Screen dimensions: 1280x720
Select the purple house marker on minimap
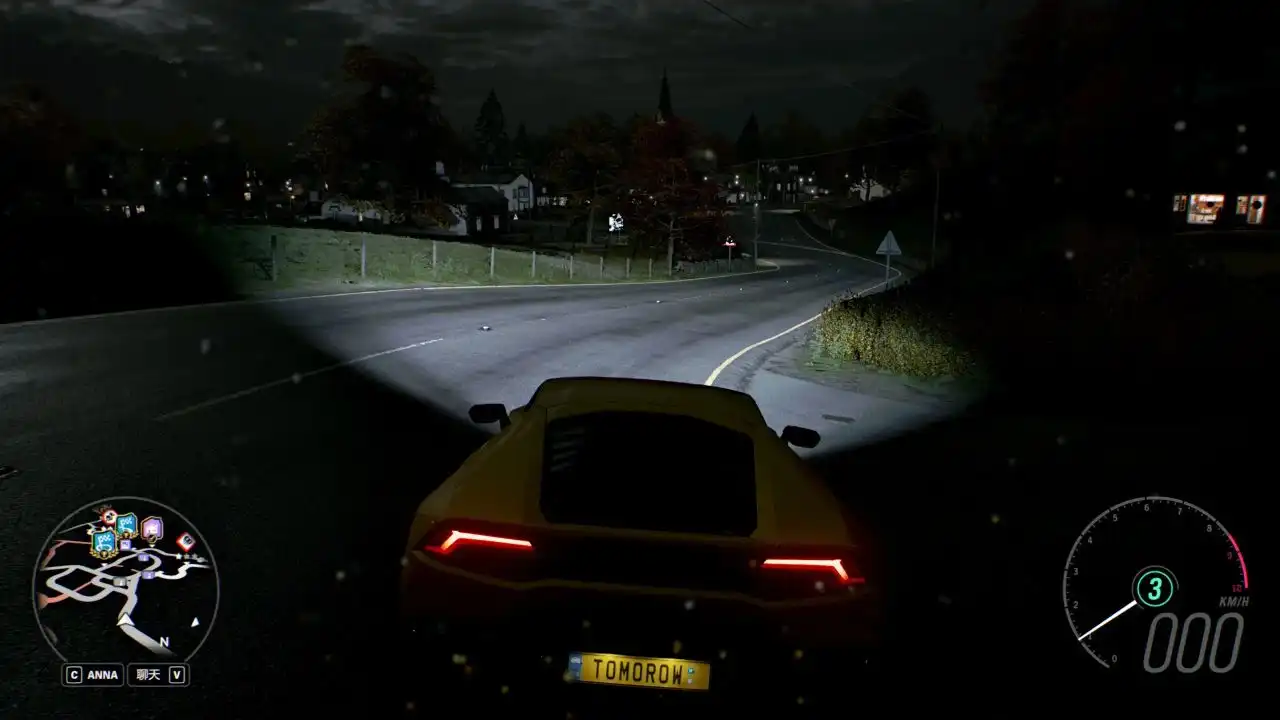(151, 527)
